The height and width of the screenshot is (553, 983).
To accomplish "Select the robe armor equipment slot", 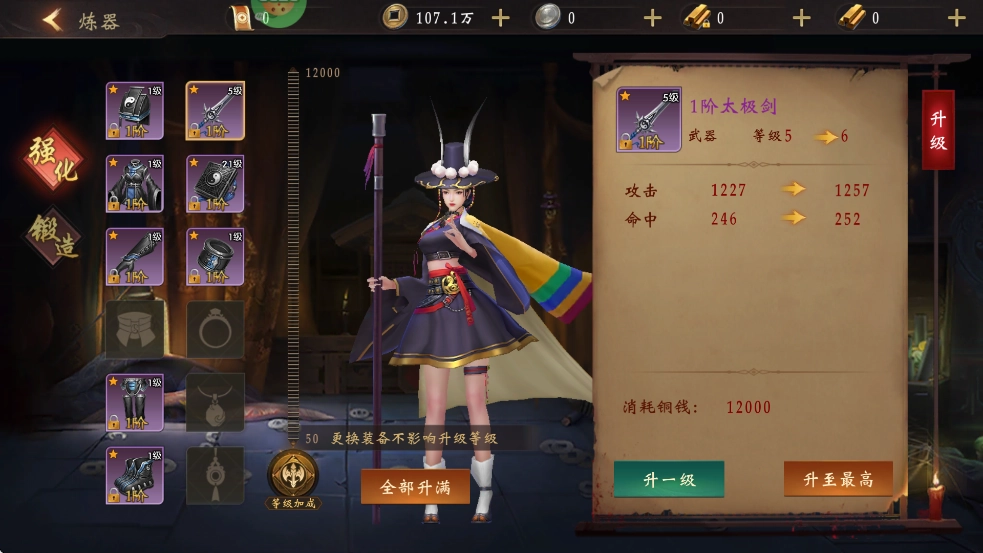I will pos(135,184).
